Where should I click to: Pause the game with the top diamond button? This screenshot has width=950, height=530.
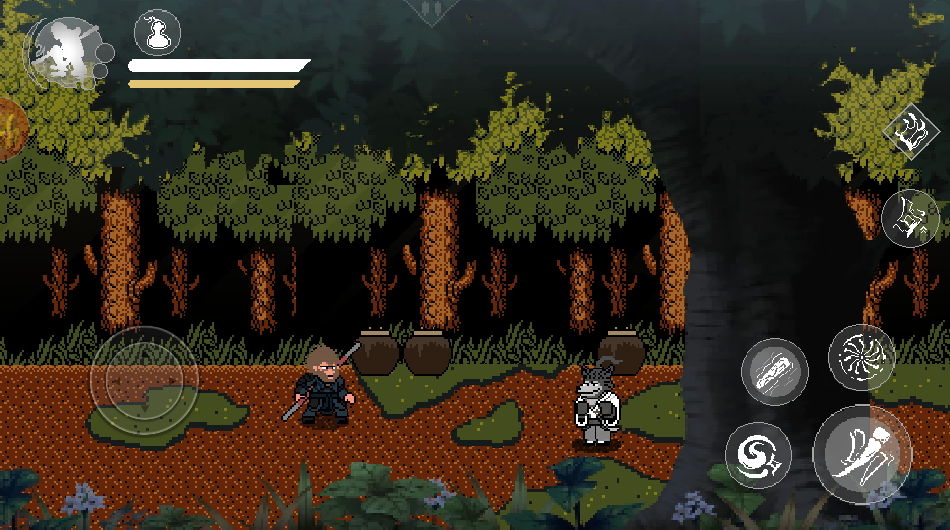(x=433, y=8)
